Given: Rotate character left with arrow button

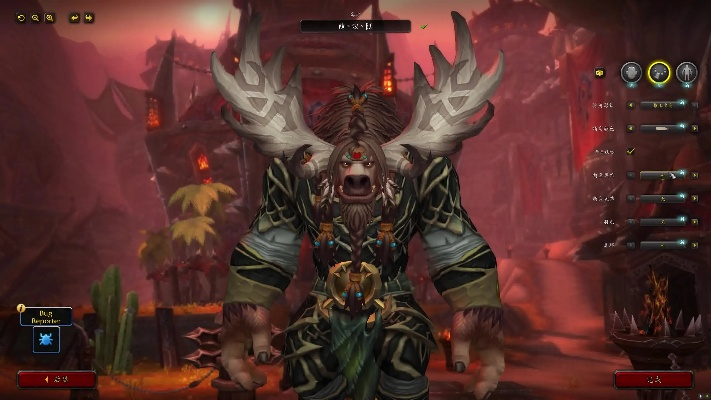Looking at the screenshot, I should tap(74, 18).
